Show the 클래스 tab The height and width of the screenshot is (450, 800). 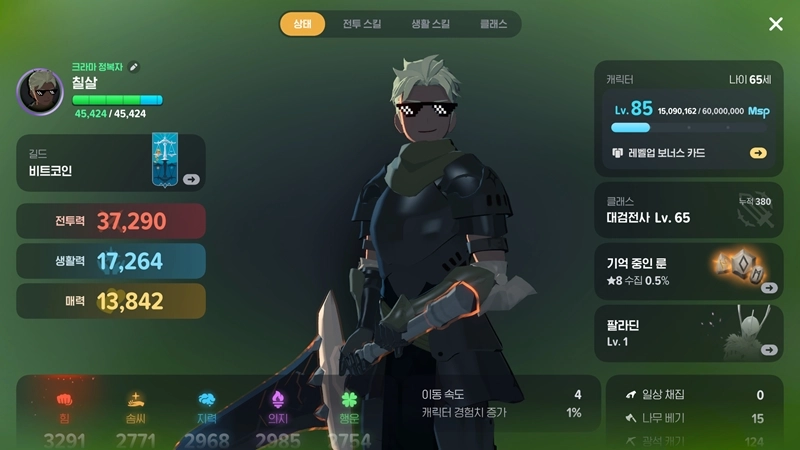[493, 23]
